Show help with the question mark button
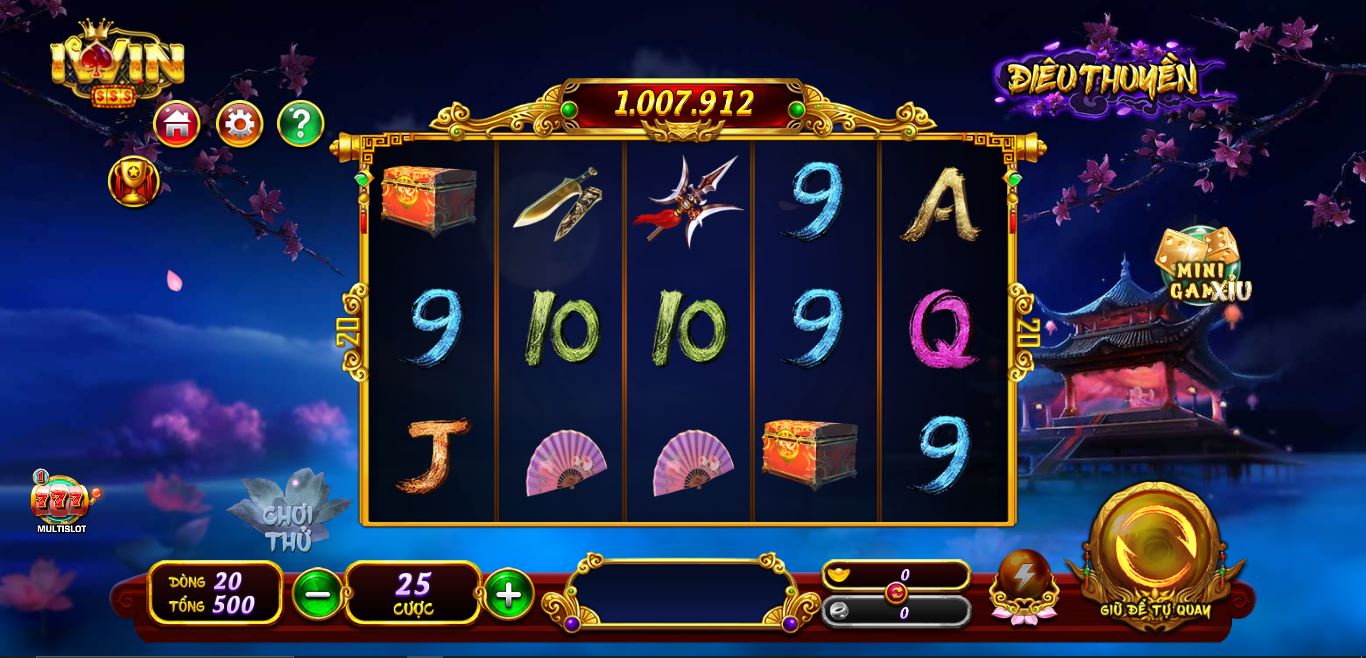 click(x=300, y=124)
